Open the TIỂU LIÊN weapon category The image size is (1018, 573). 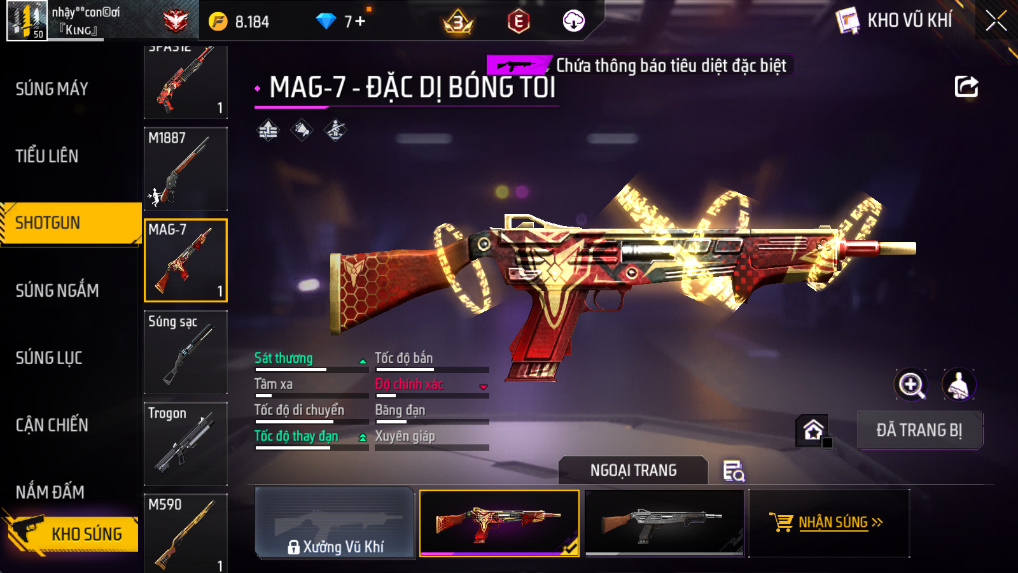(x=47, y=156)
